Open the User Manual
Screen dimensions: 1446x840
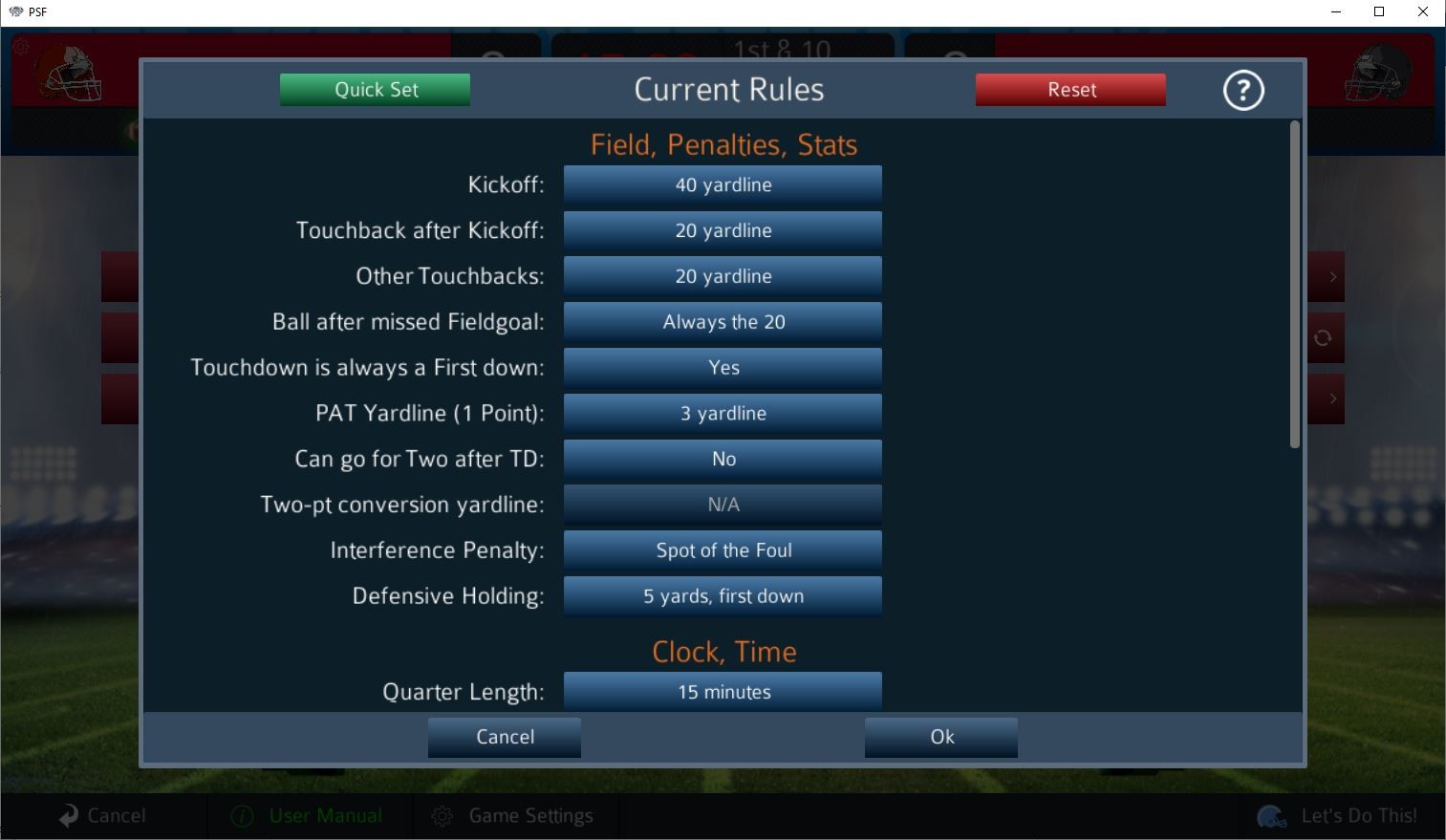pos(325,815)
